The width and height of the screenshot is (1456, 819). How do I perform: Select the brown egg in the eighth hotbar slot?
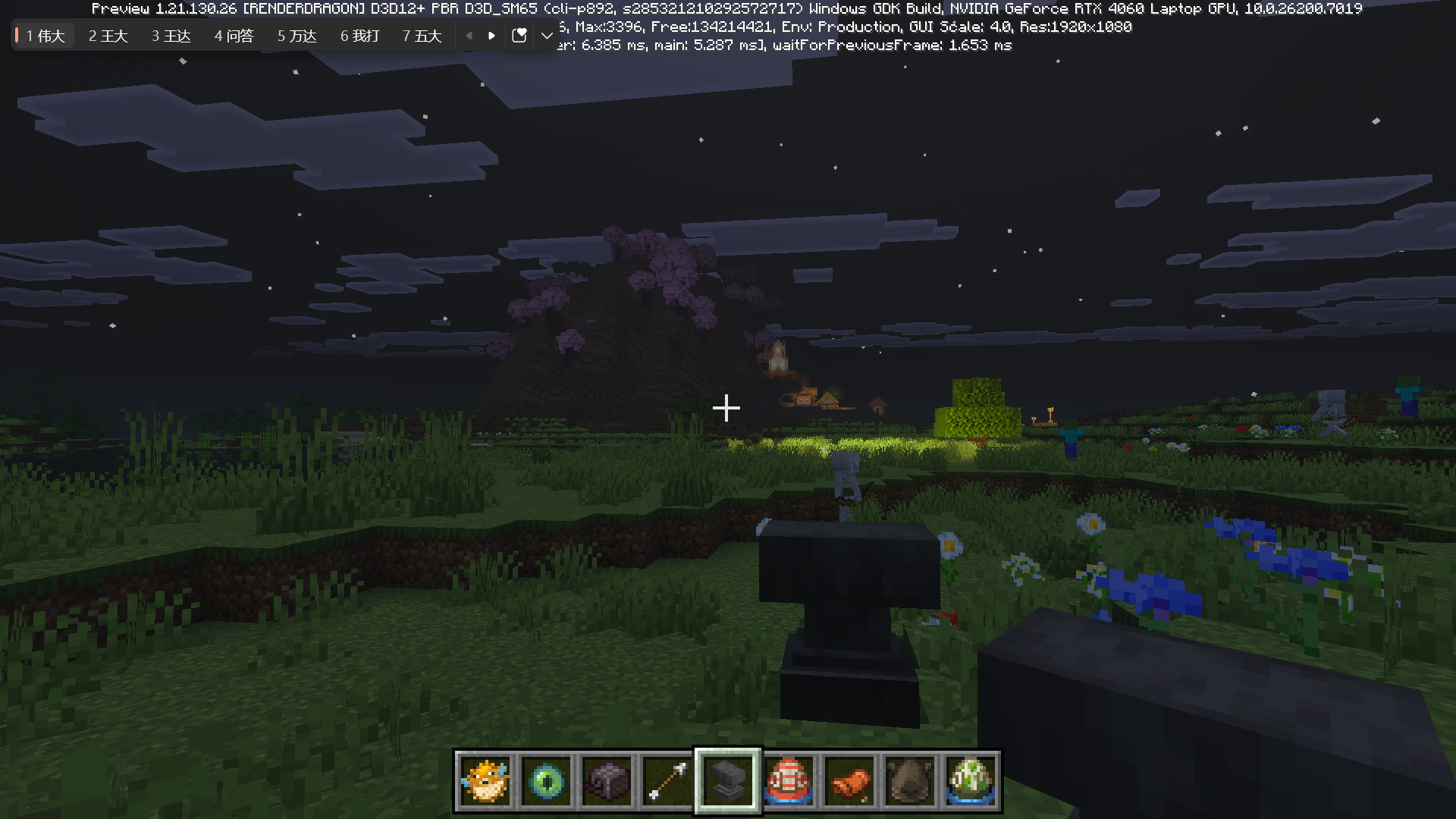click(910, 781)
